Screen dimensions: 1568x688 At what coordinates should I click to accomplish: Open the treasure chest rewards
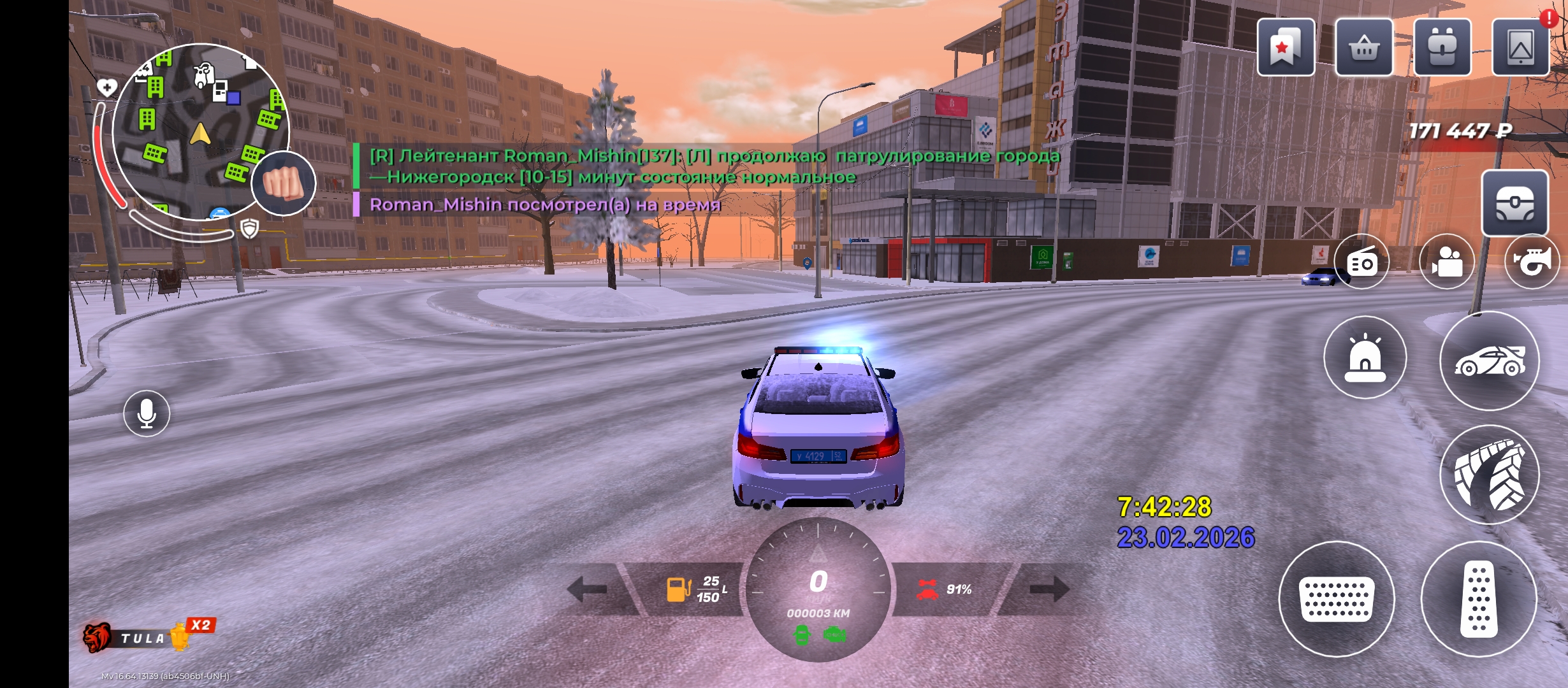(x=1514, y=203)
